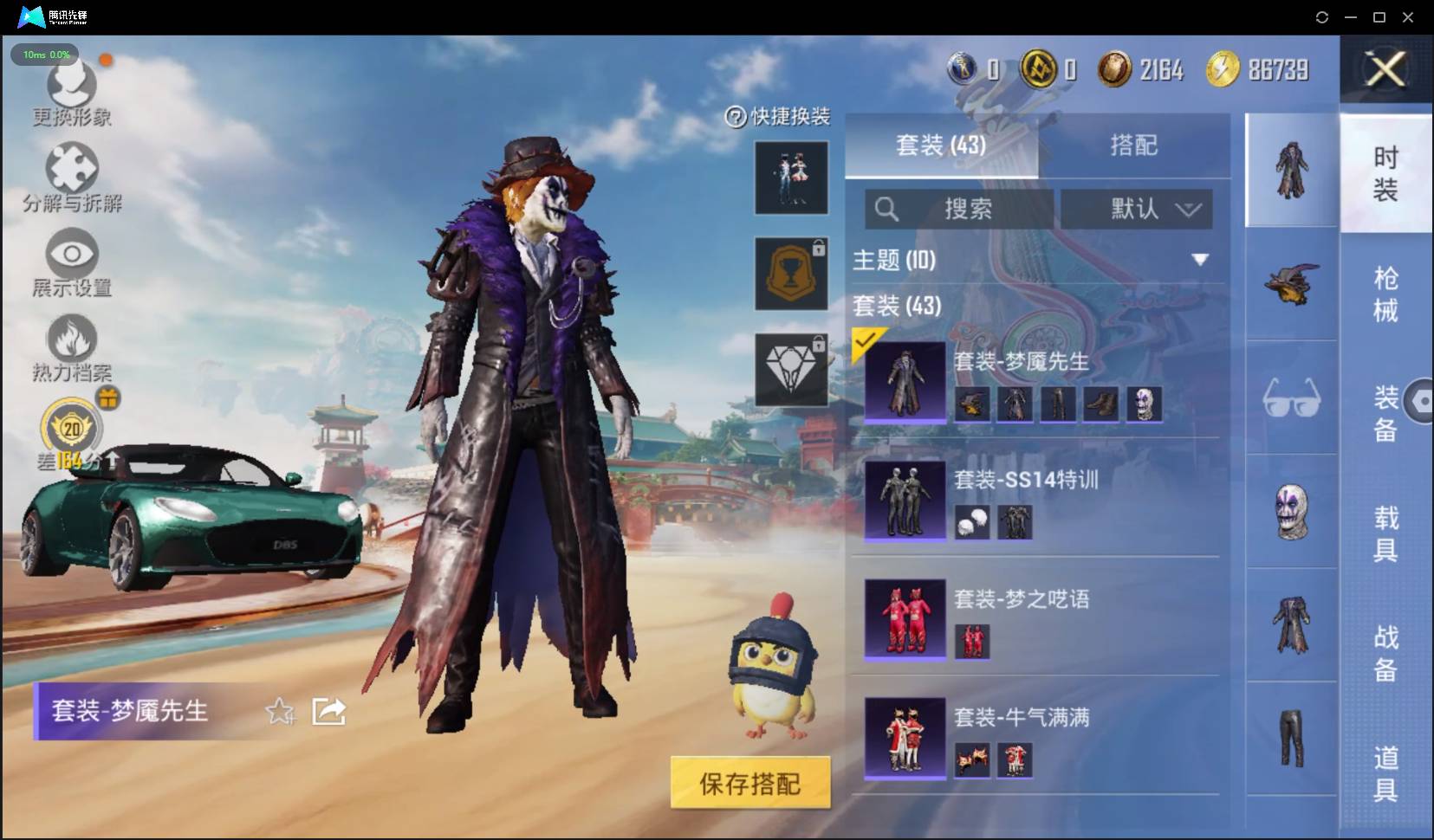Select the glasses accessory slot thumbnail

(1292, 400)
